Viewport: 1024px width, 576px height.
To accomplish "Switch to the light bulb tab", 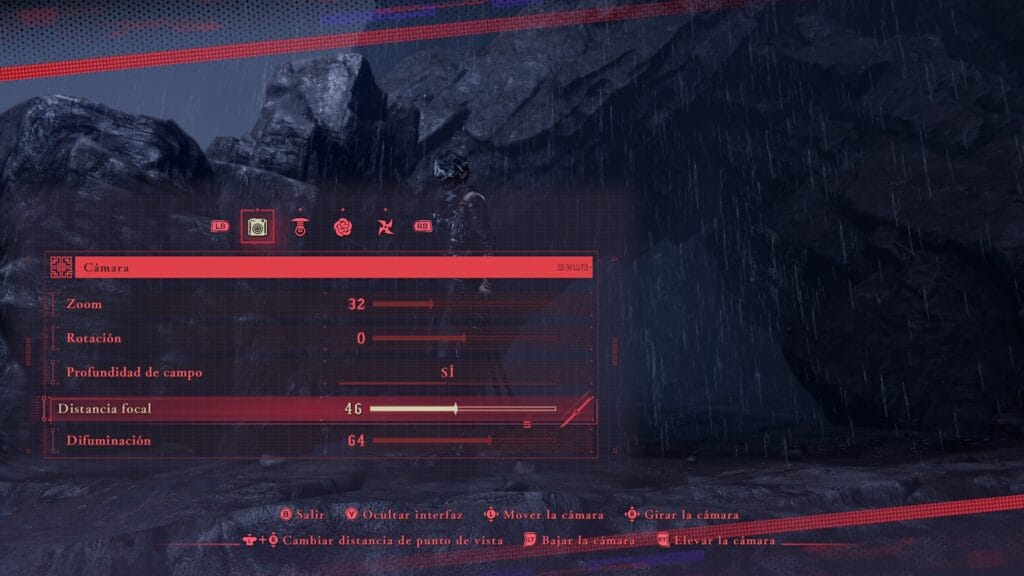I will pos(299,227).
